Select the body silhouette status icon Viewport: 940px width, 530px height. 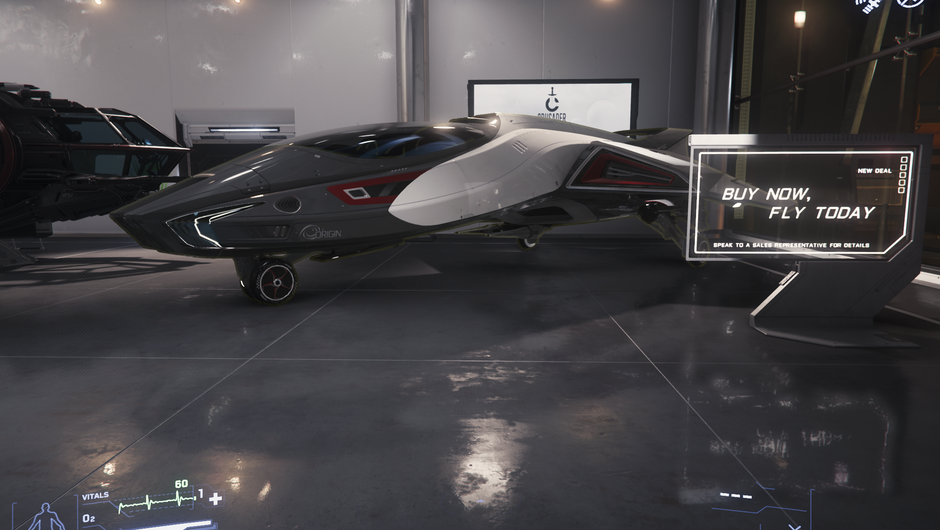click(45, 517)
